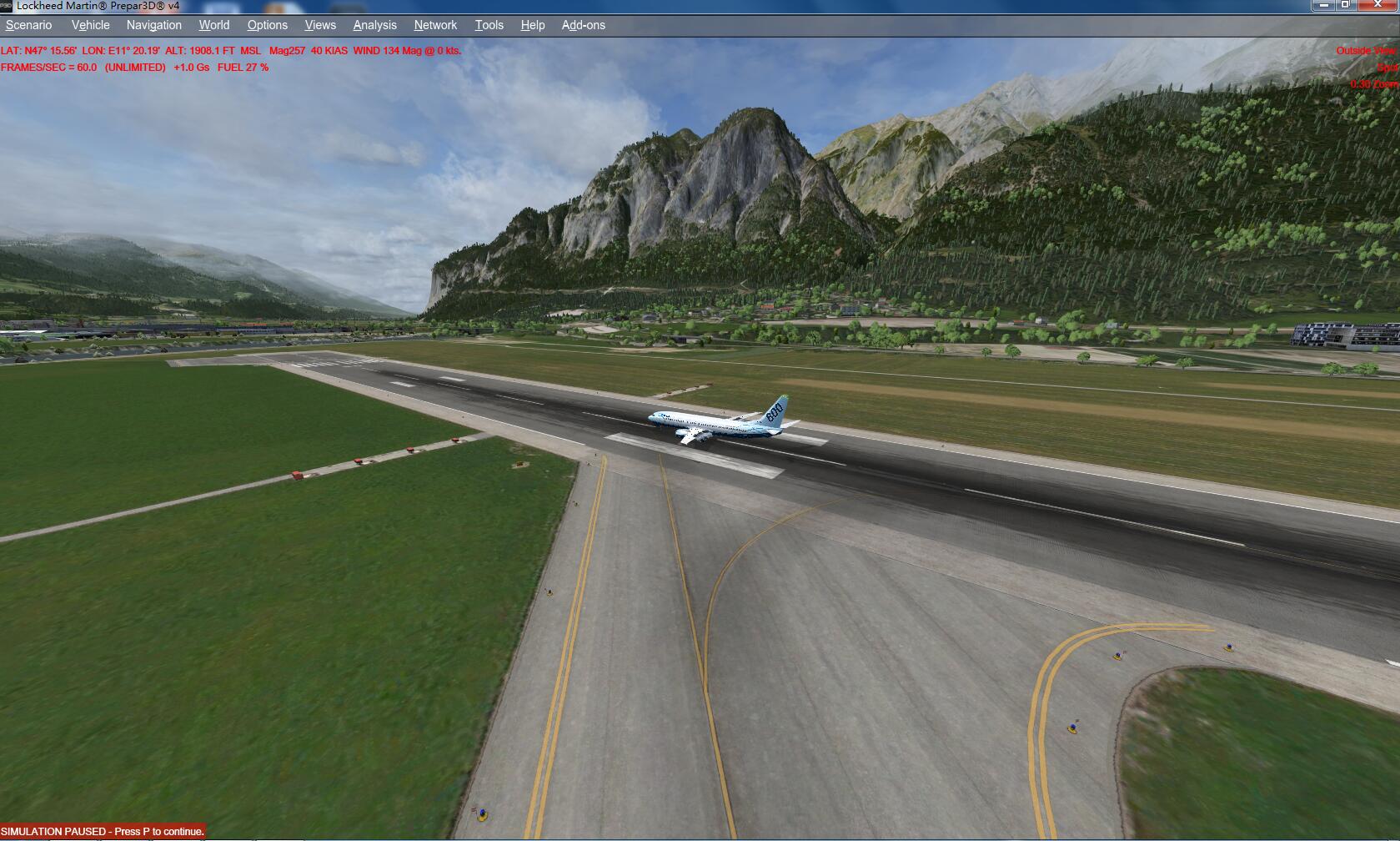Open the Network menu
1400x841 pixels.
tap(435, 25)
